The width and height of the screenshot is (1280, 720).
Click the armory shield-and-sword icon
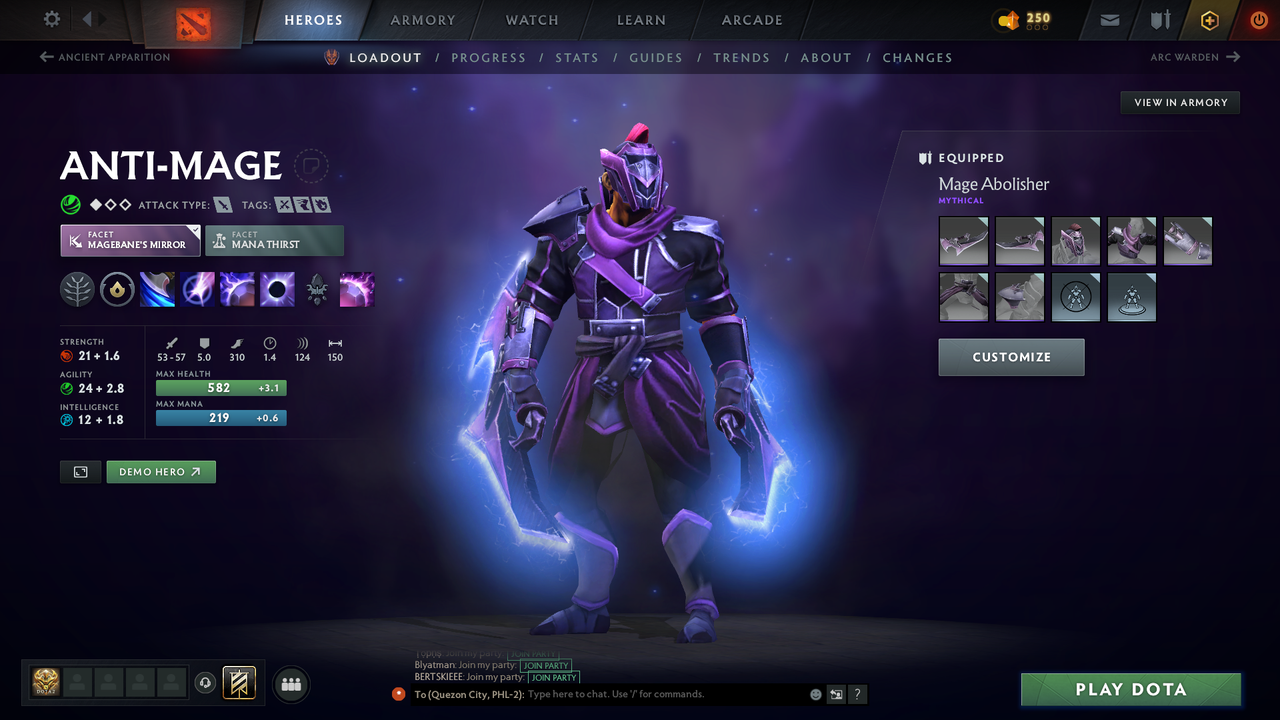[x=1161, y=20]
